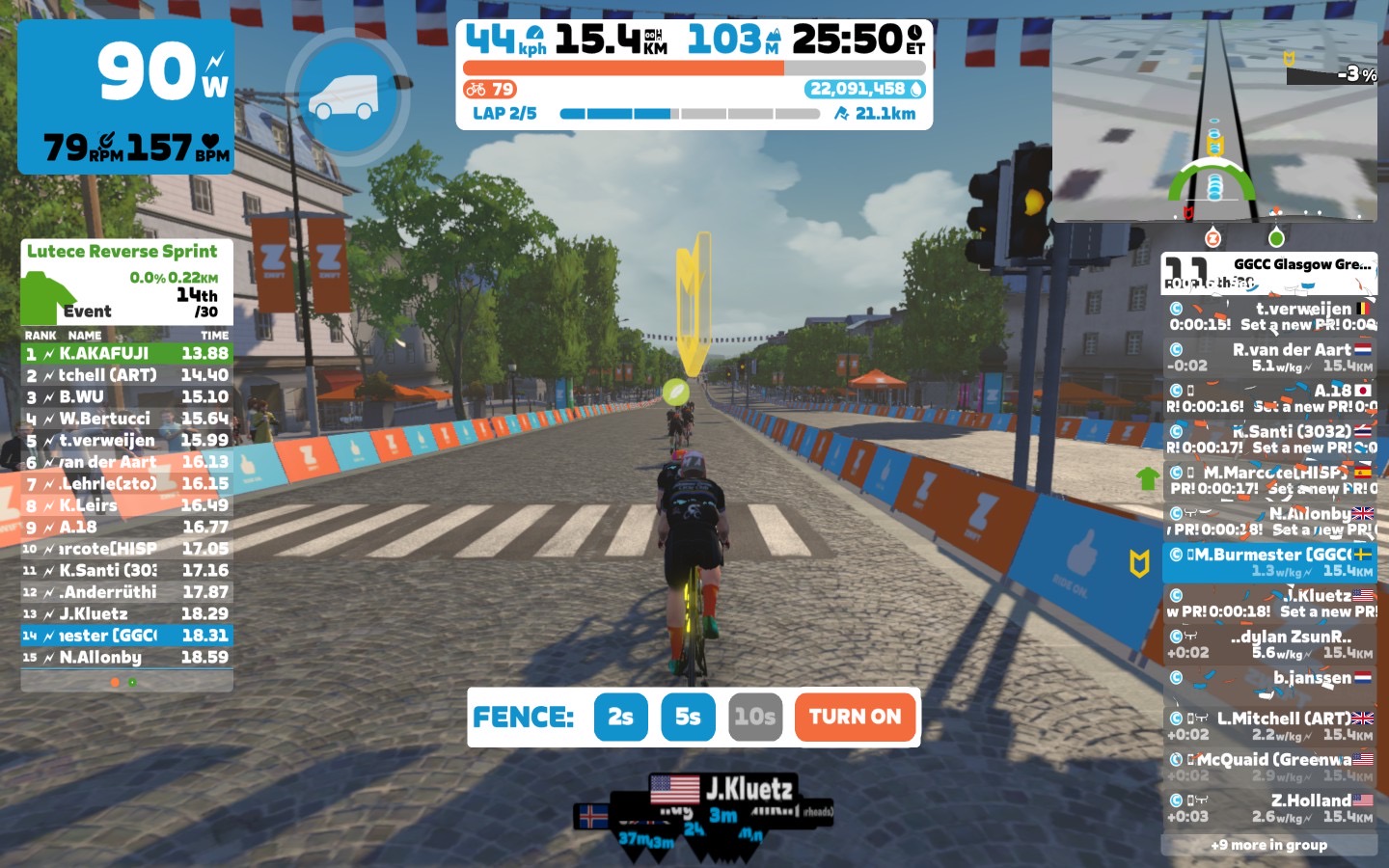Expand the +9 more in group row
Screen dimensions: 1389x868
click(x=1268, y=845)
